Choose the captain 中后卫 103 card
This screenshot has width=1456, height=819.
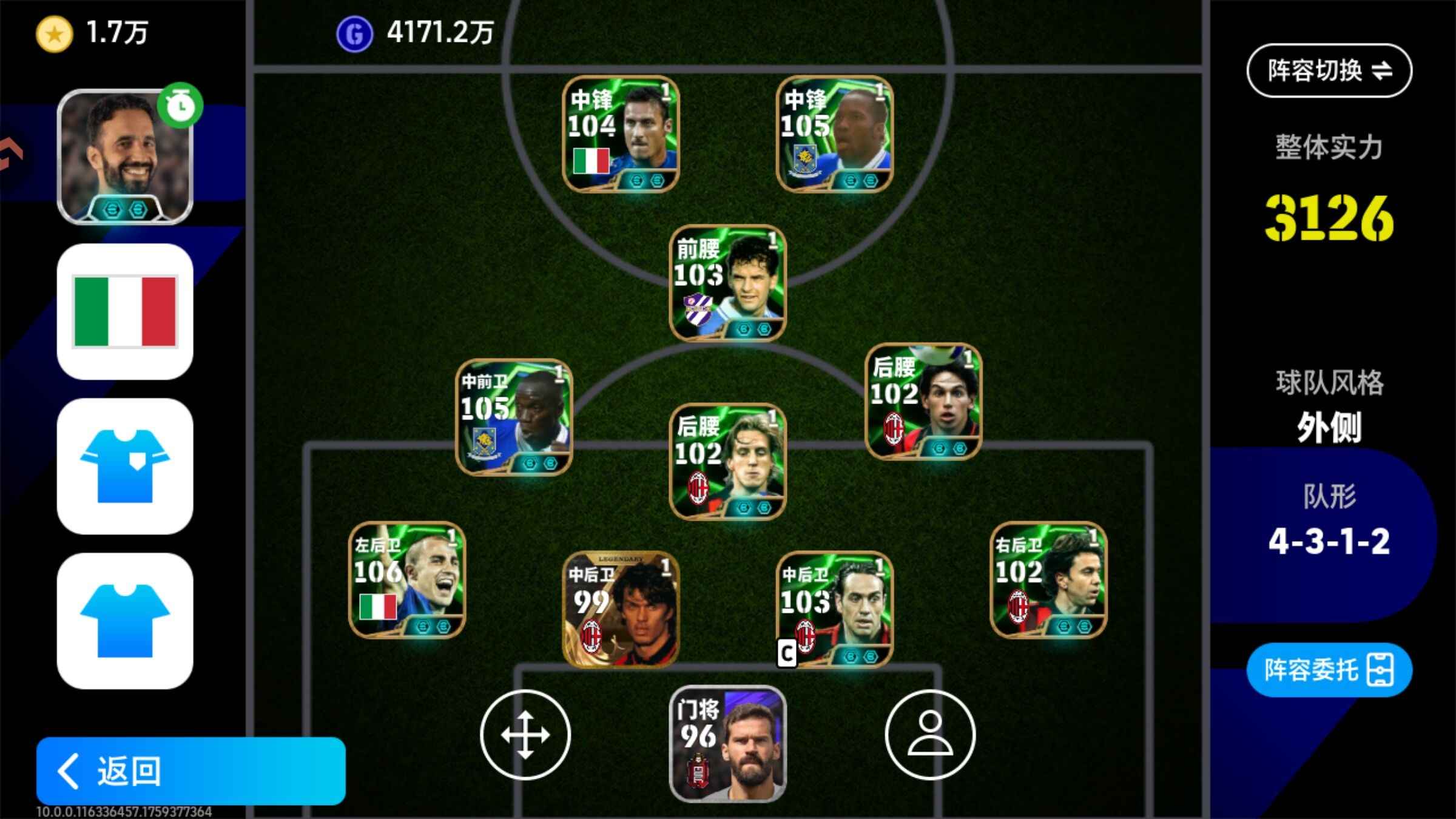(835, 609)
